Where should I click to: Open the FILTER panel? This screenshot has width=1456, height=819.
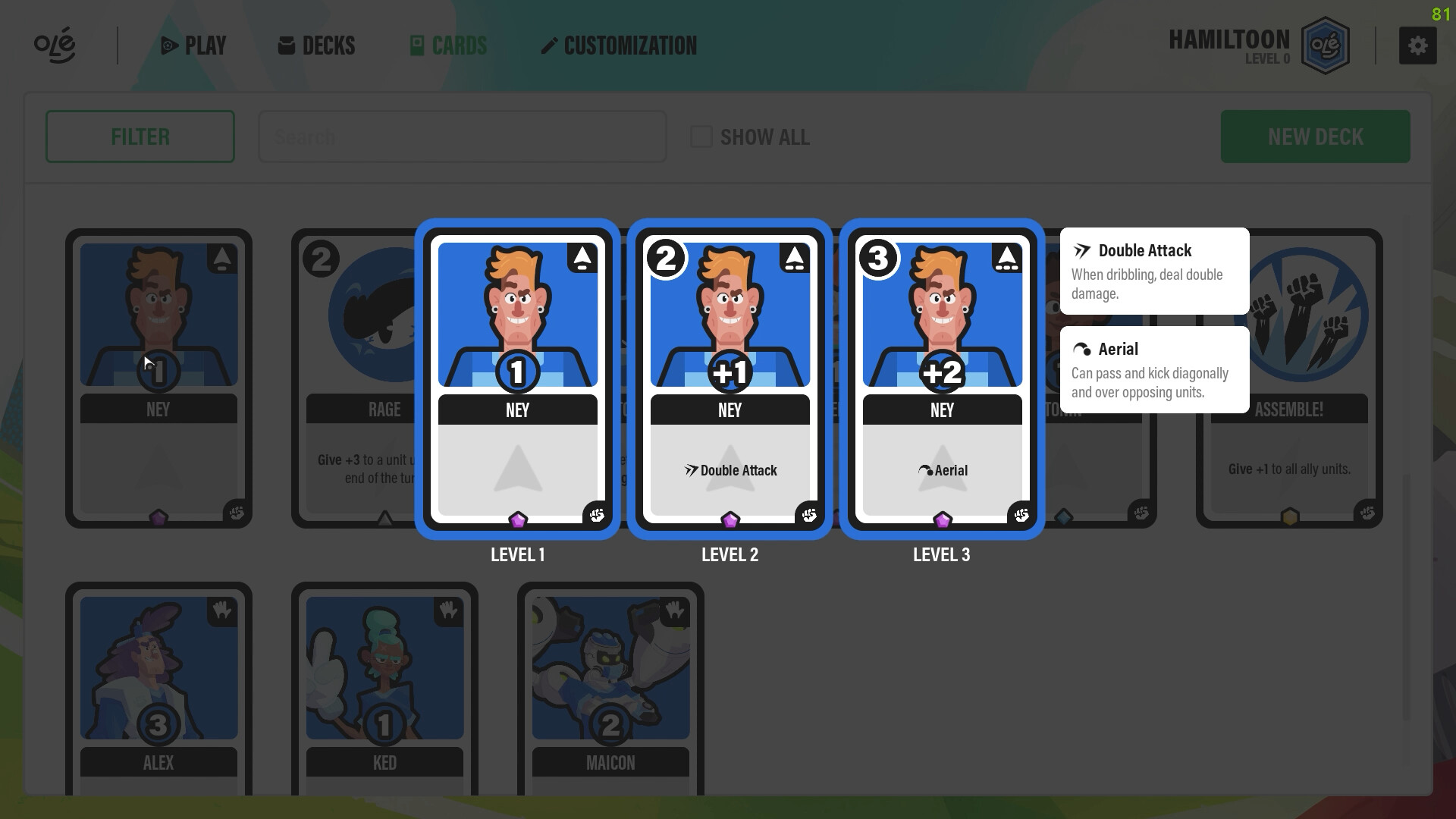[x=140, y=136]
